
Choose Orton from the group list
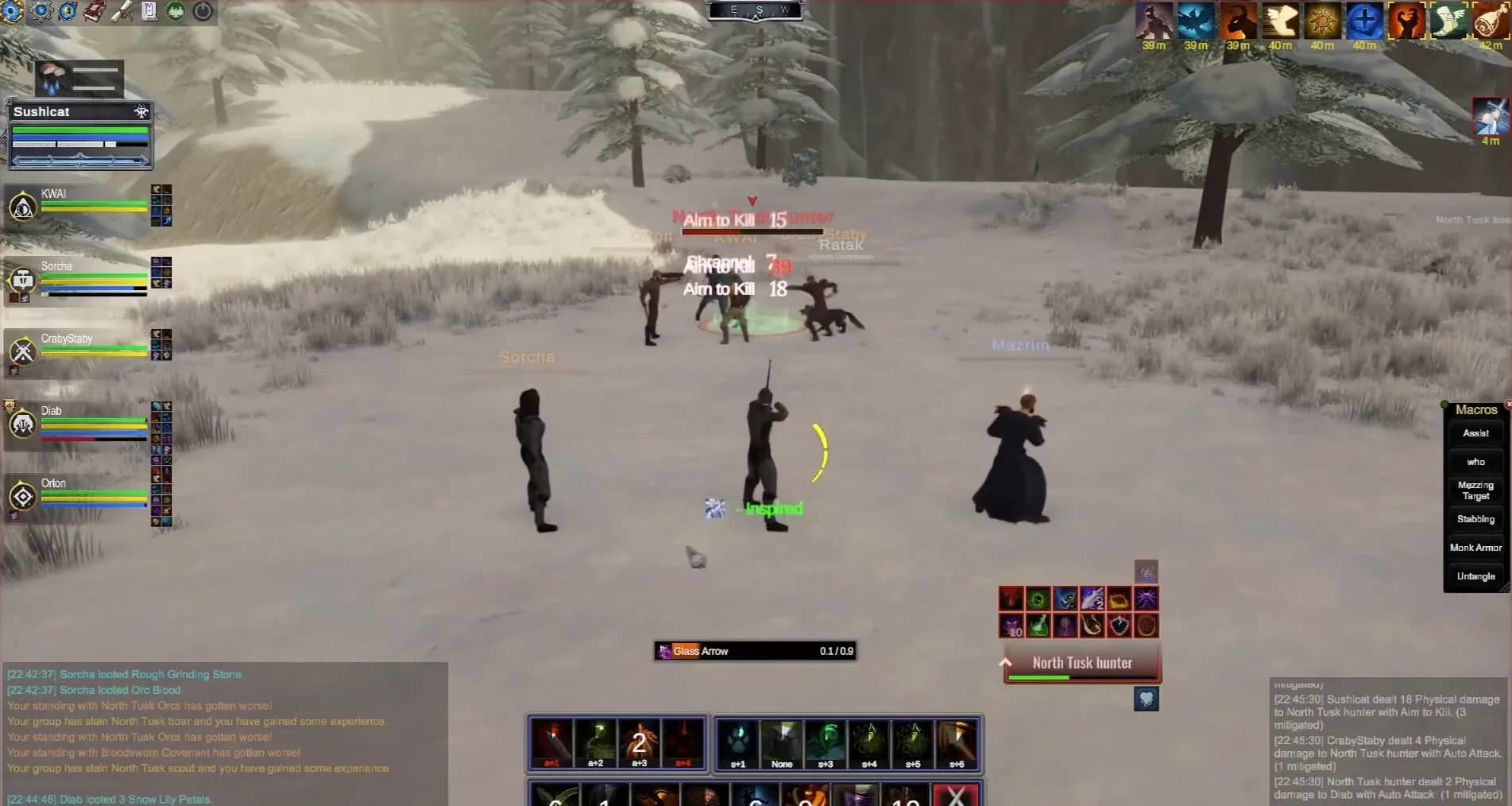[x=79, y=496]
